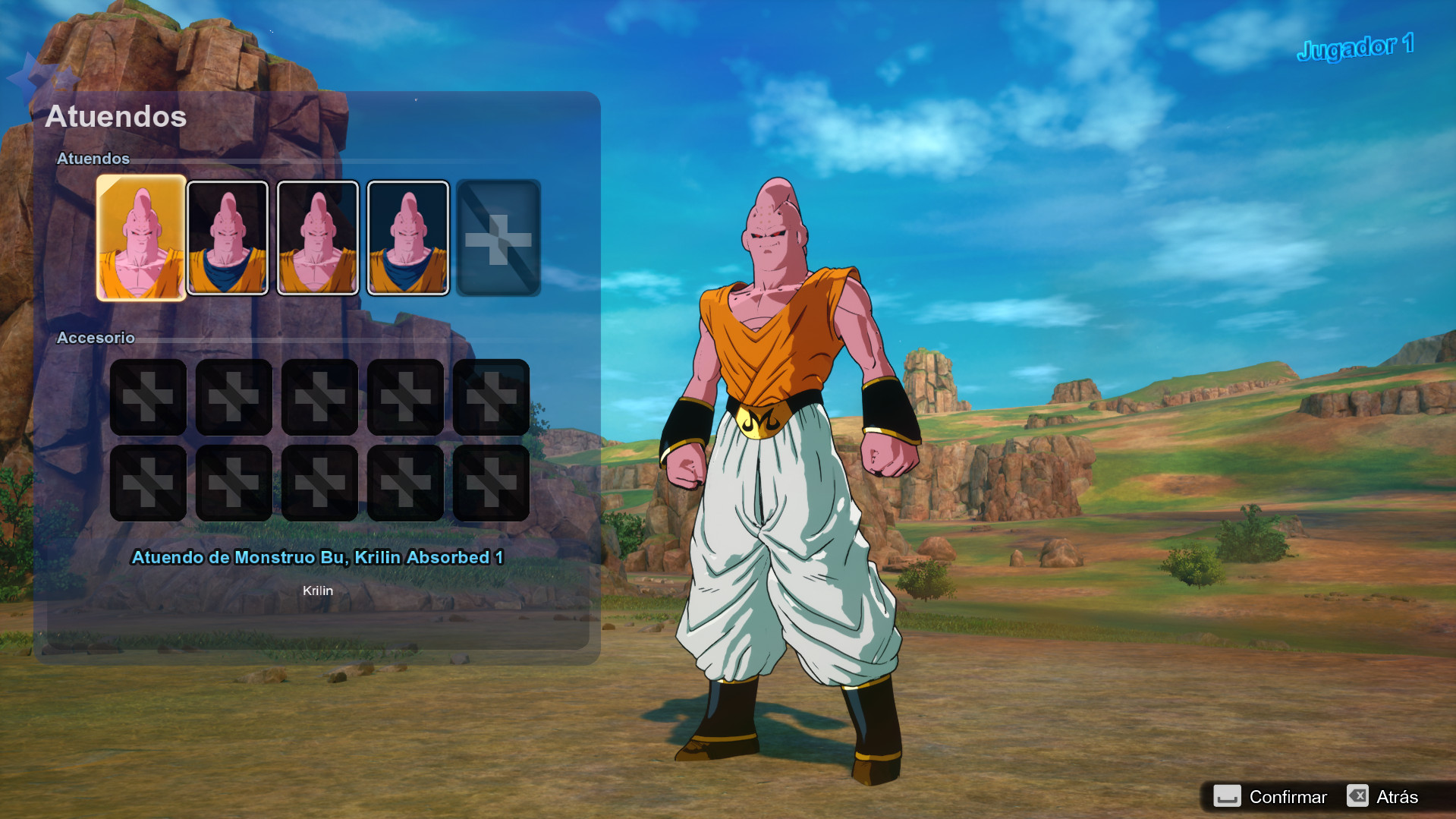Select the fourth Buu outfit card

coord(407,238)
